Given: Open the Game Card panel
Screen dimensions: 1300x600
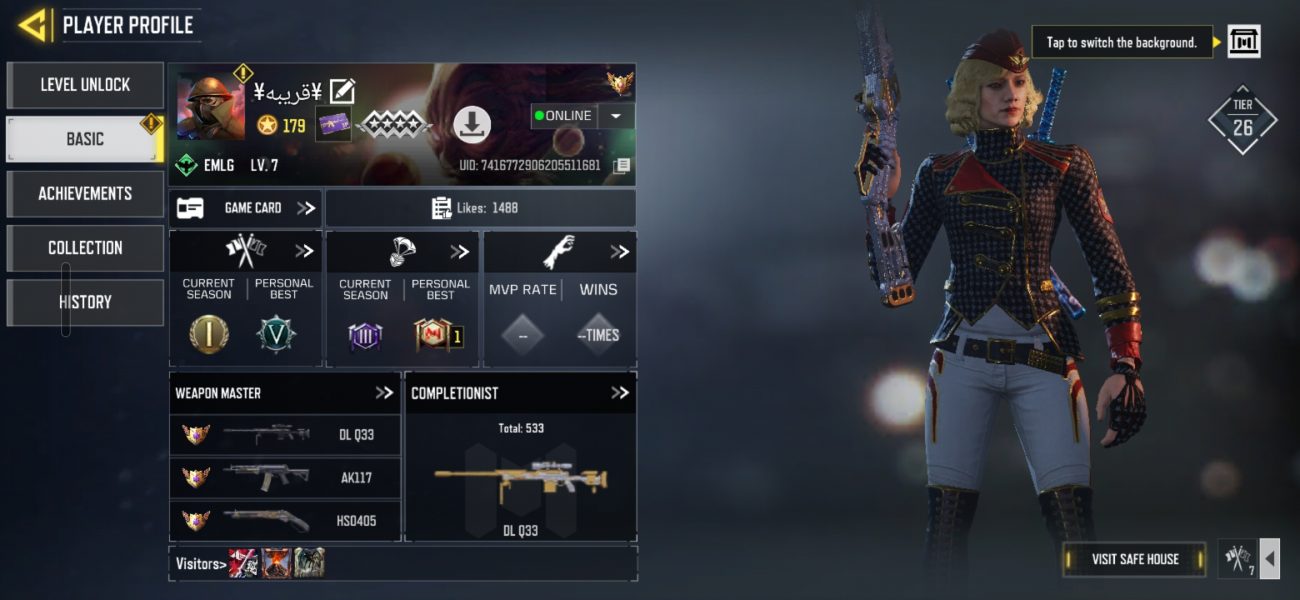Looking at the screenshot, I should (245, 208).
